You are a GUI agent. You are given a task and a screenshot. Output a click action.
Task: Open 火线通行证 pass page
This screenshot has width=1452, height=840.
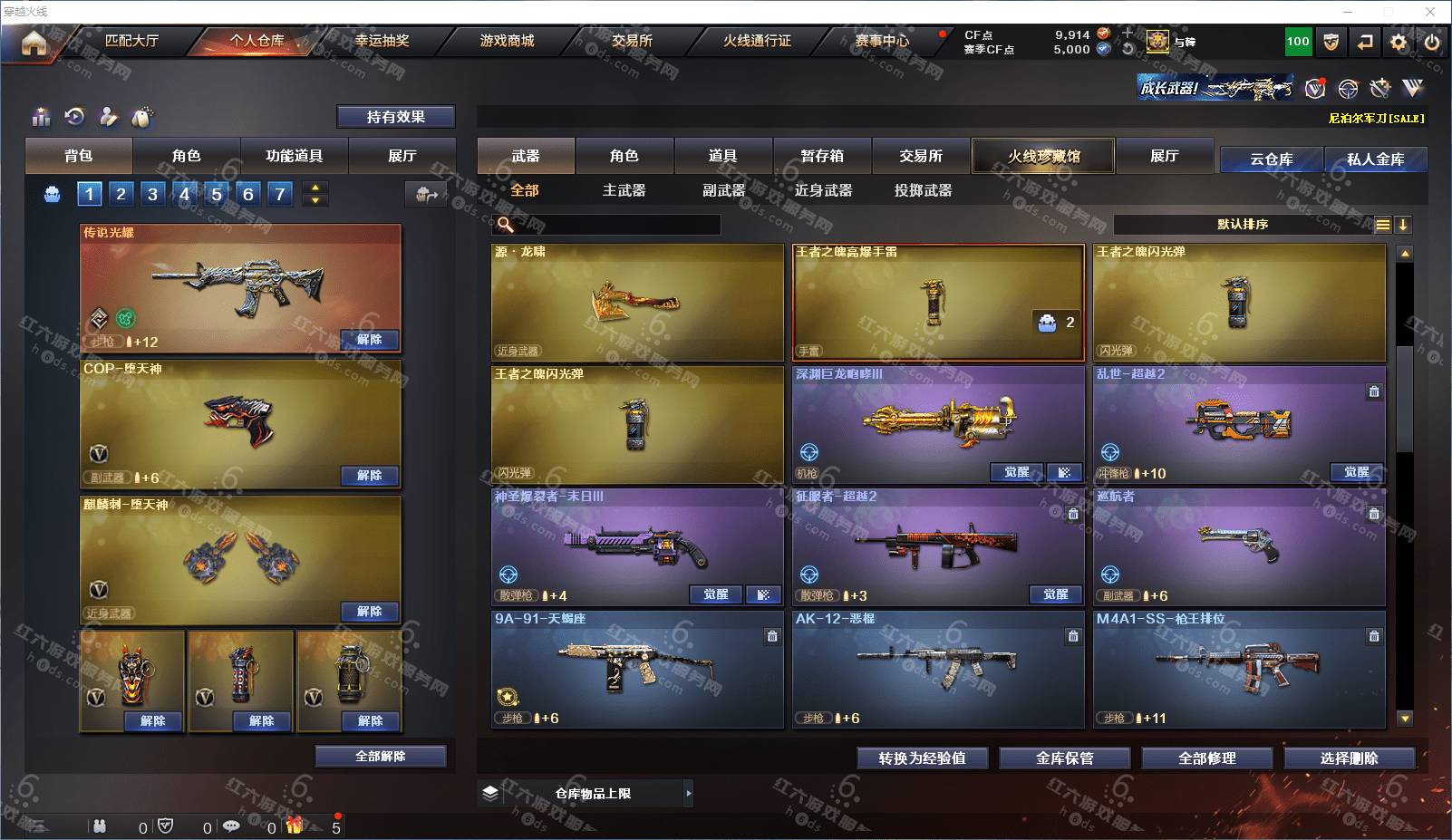tap(757, 41)
